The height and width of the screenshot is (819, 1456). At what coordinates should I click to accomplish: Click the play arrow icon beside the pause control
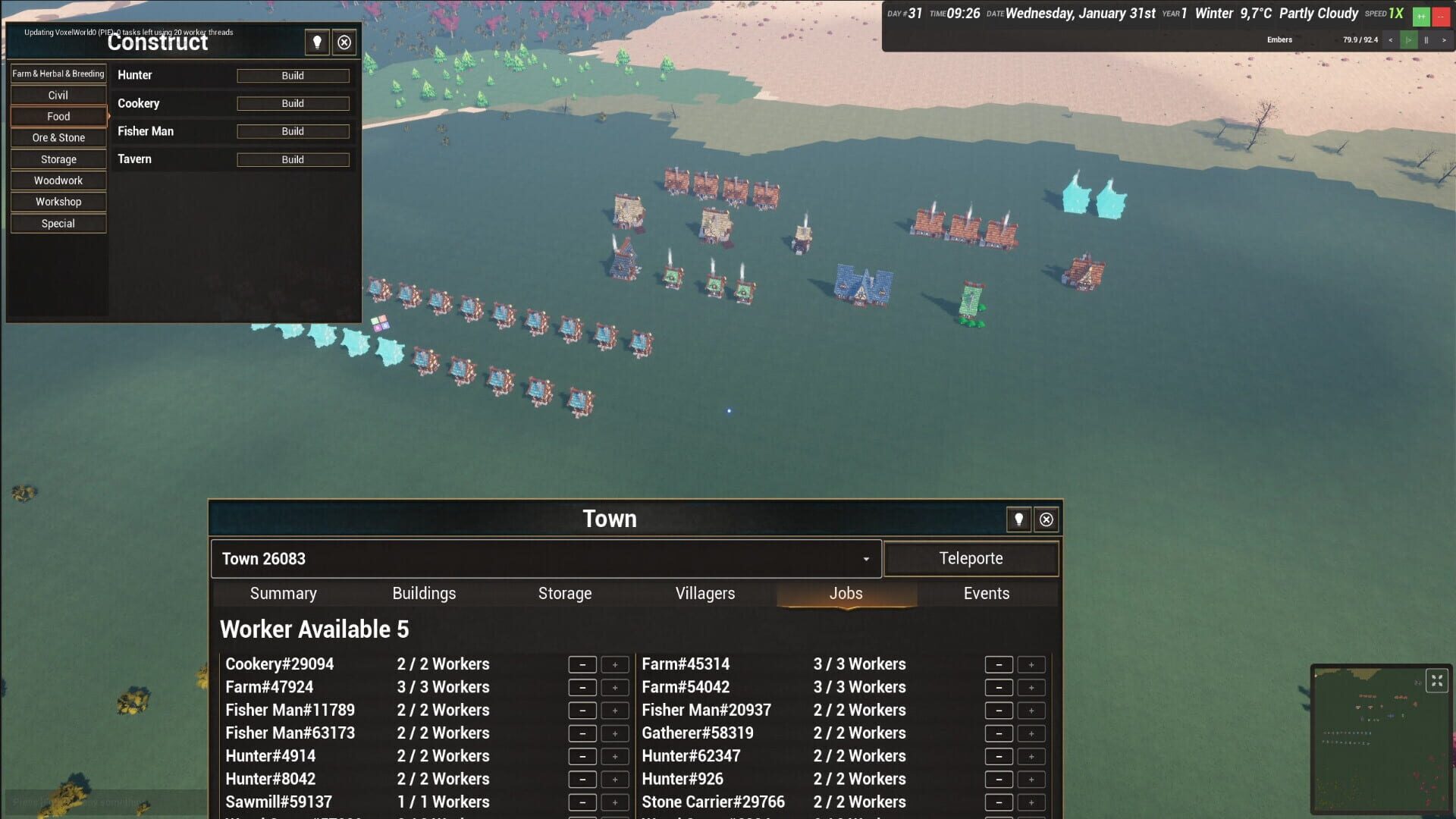(1408, 40)
